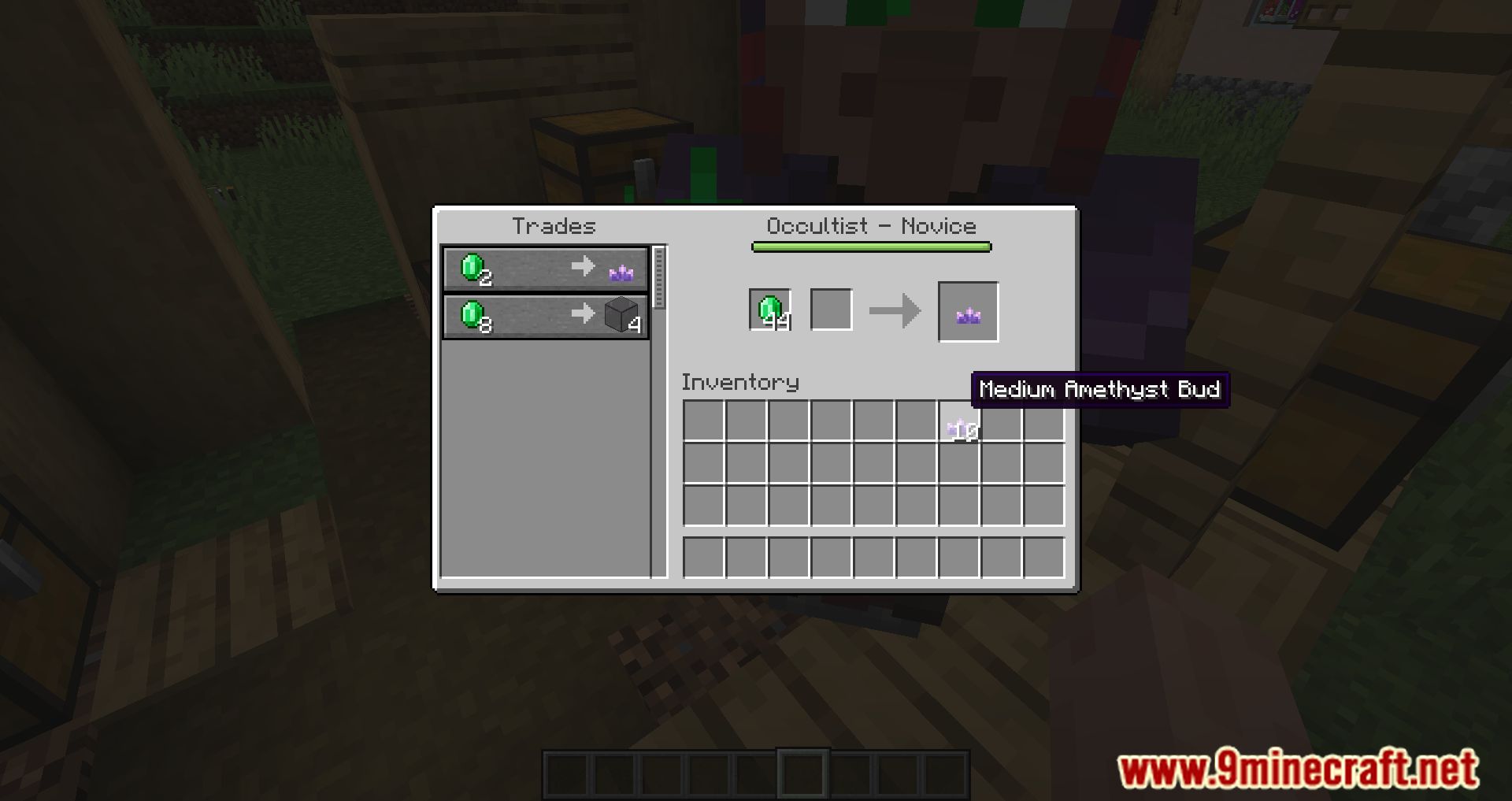Click the Inventory section label

tap(739, 383)
